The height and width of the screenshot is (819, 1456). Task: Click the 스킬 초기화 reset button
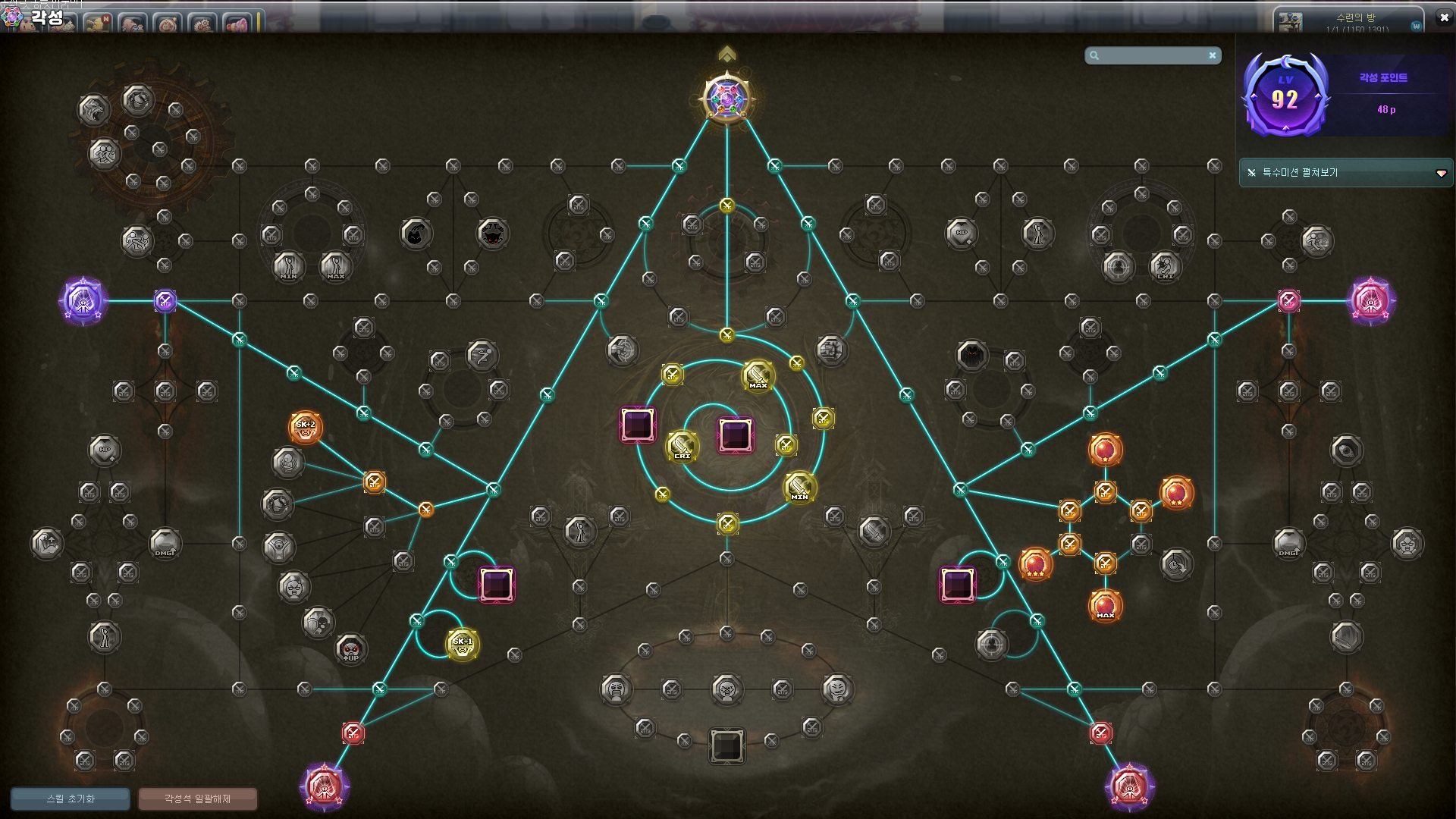pyautogui.click(x=71, y=799)
